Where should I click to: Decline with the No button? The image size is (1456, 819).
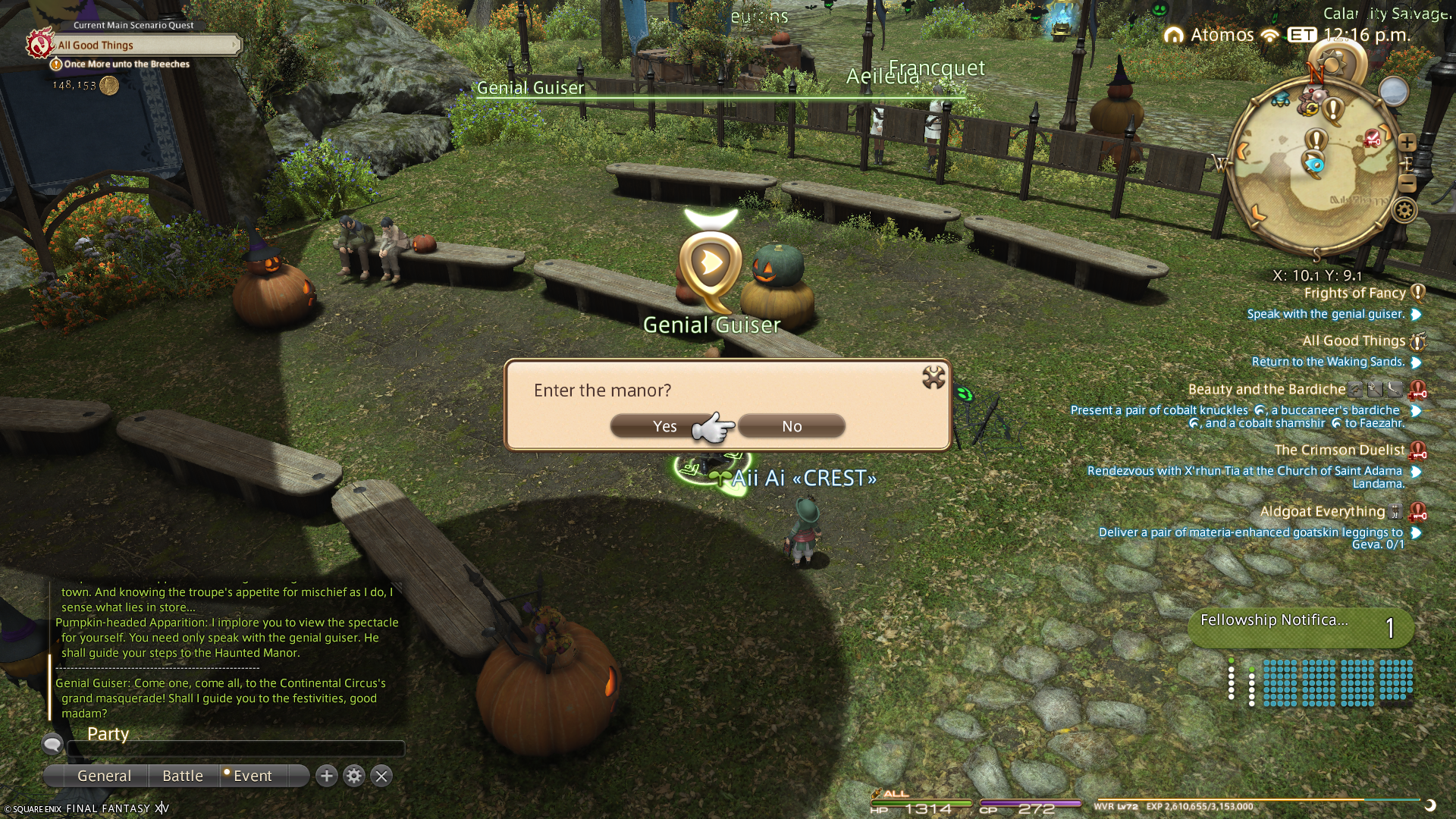(x=791, y=426)
